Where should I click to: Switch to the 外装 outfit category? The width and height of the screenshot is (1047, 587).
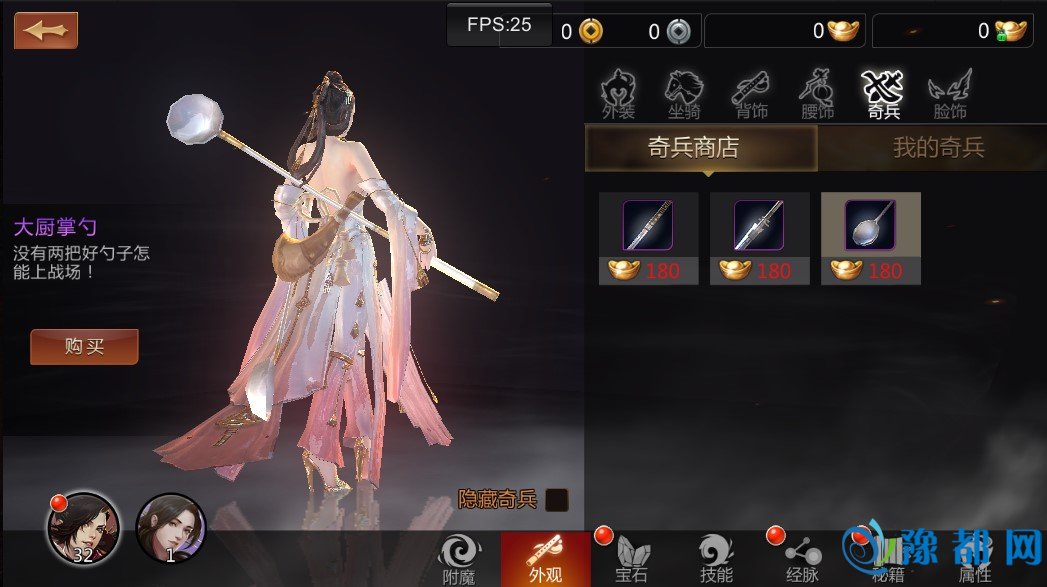[618, 94]
